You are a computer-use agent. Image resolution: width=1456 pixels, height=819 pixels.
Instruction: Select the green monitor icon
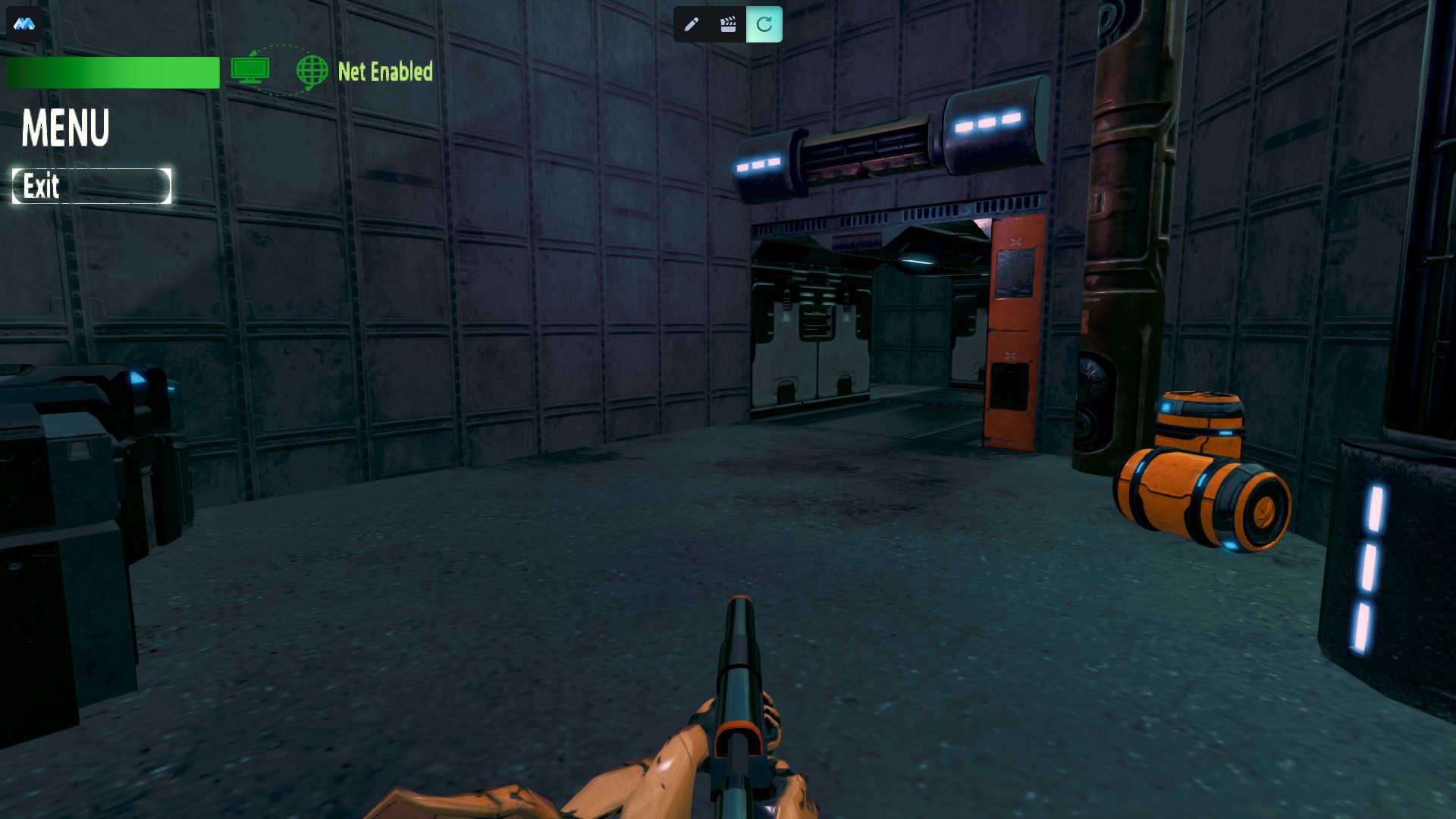tap(250, 71)
